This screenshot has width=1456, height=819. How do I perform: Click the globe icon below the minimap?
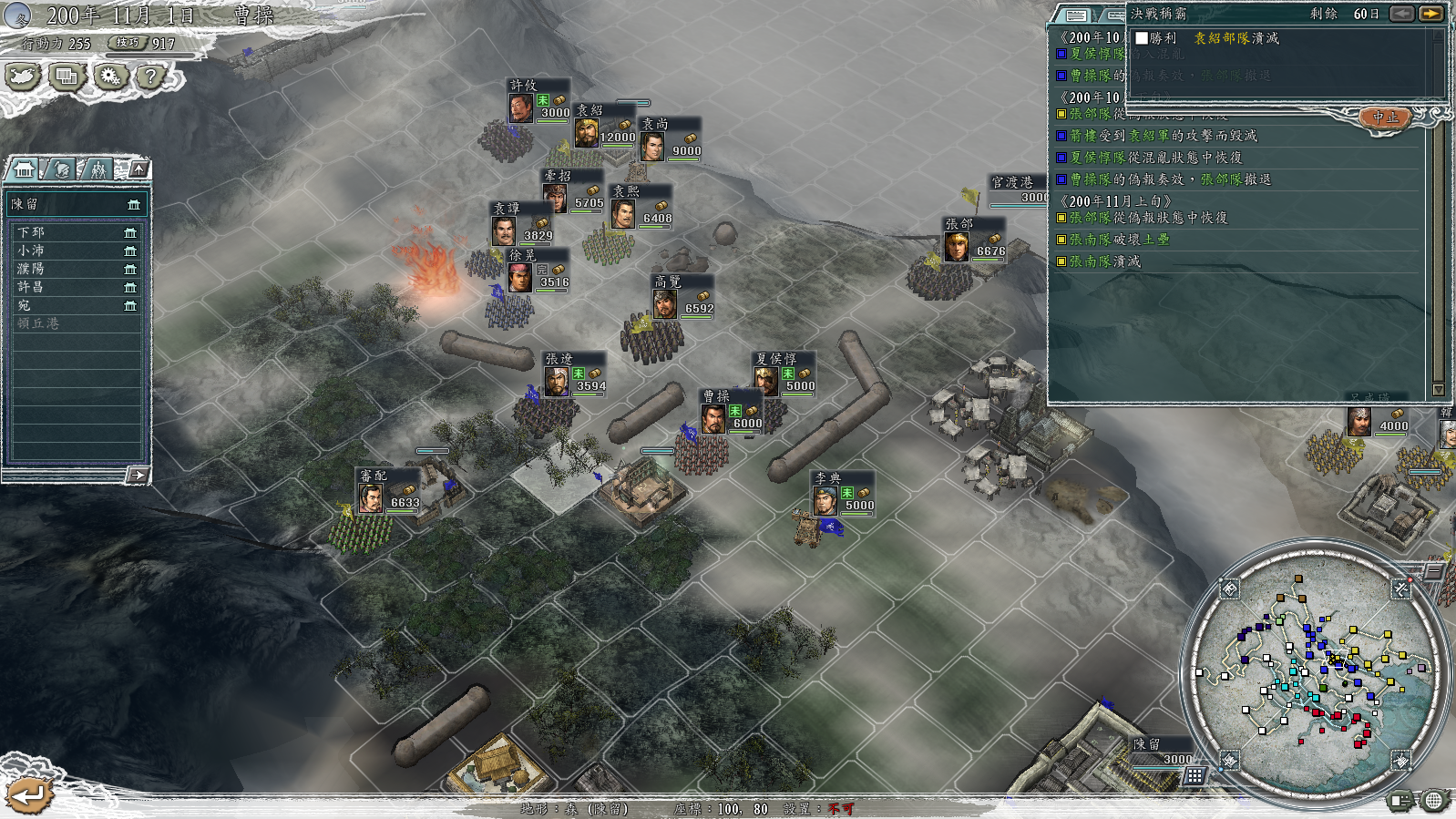pyautogui.click(x=1433, y=801)
